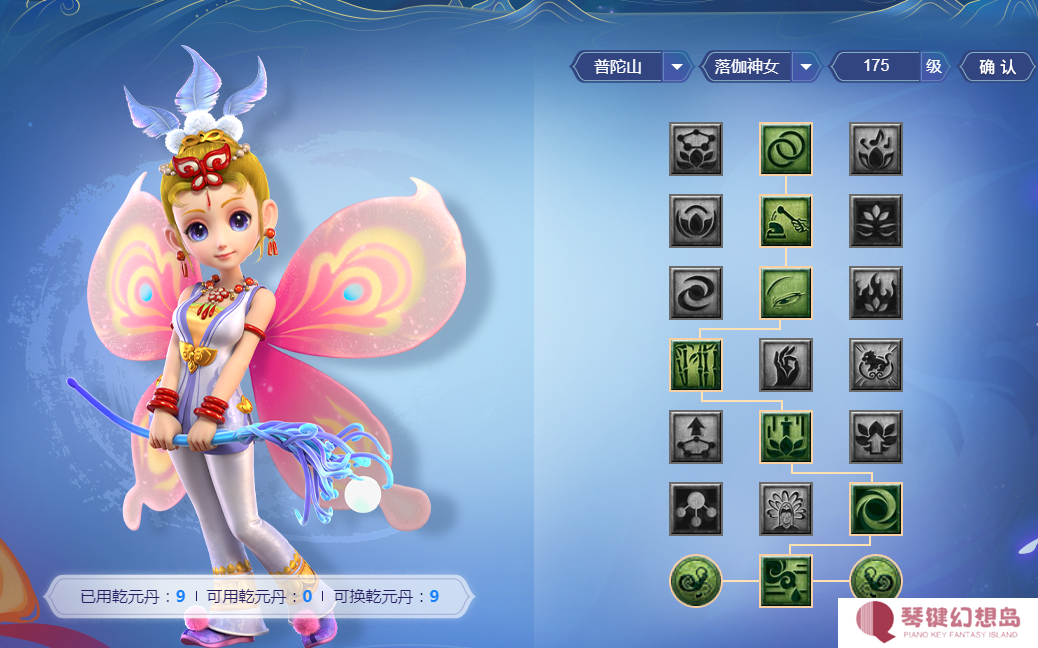The image size is (1038, 648).
Task: Select the grey lion beast skill
Action: coord(876,365)
